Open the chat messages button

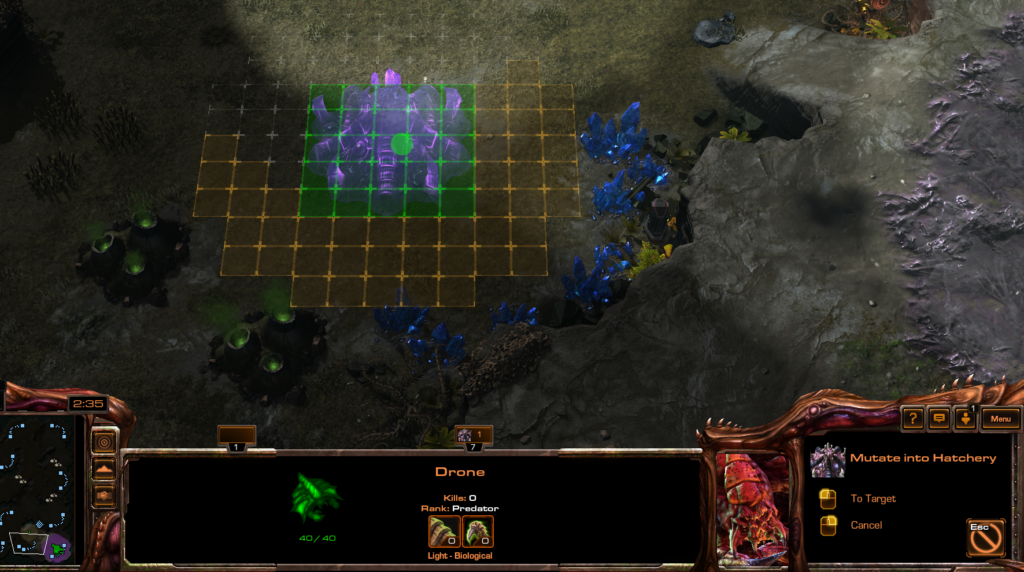pos(938,419)
